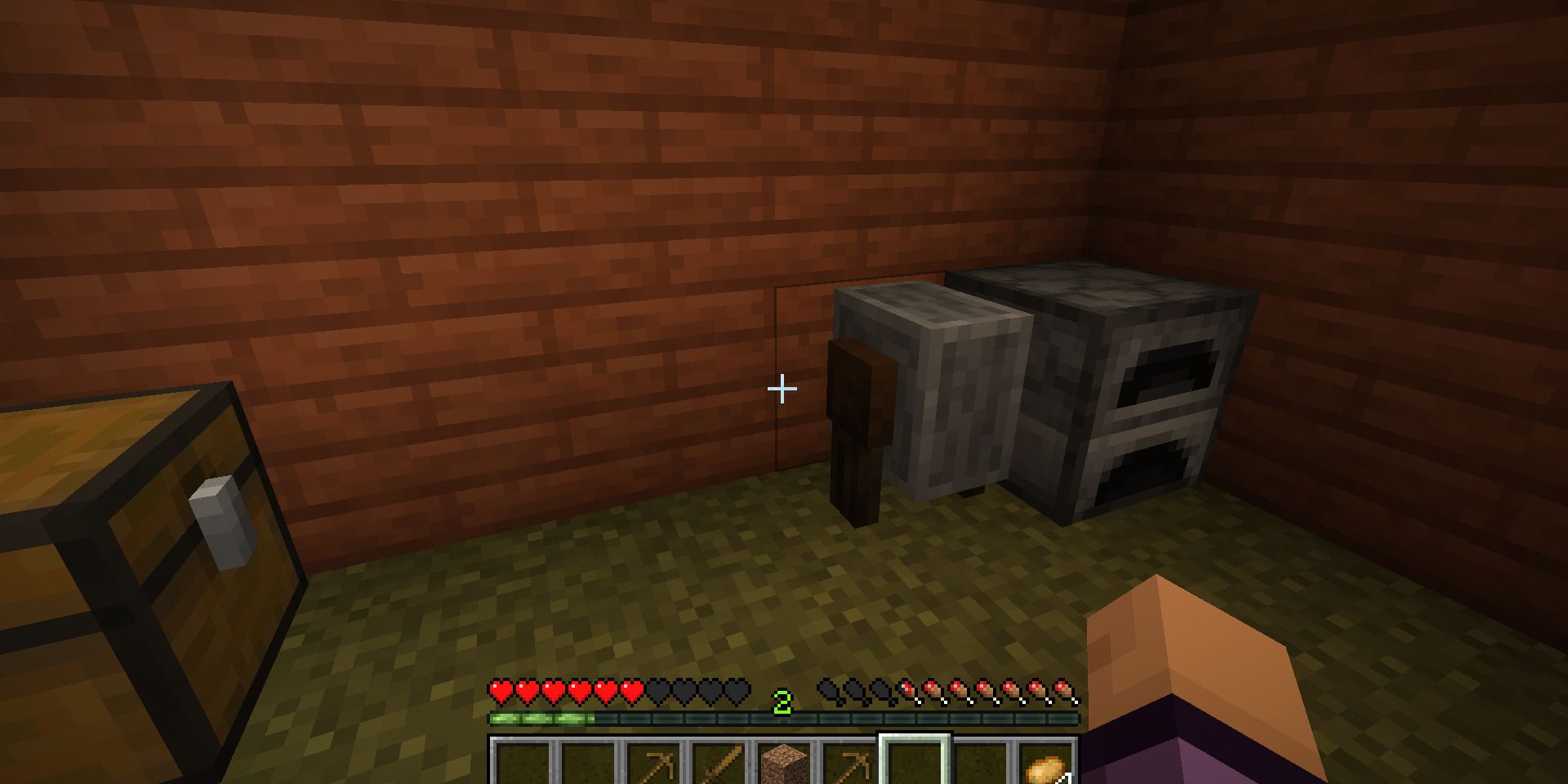The height and width of the screenshot is (784, 1568).
Task: Click the crosshair in the center
Action: click(x=782, y=389)
